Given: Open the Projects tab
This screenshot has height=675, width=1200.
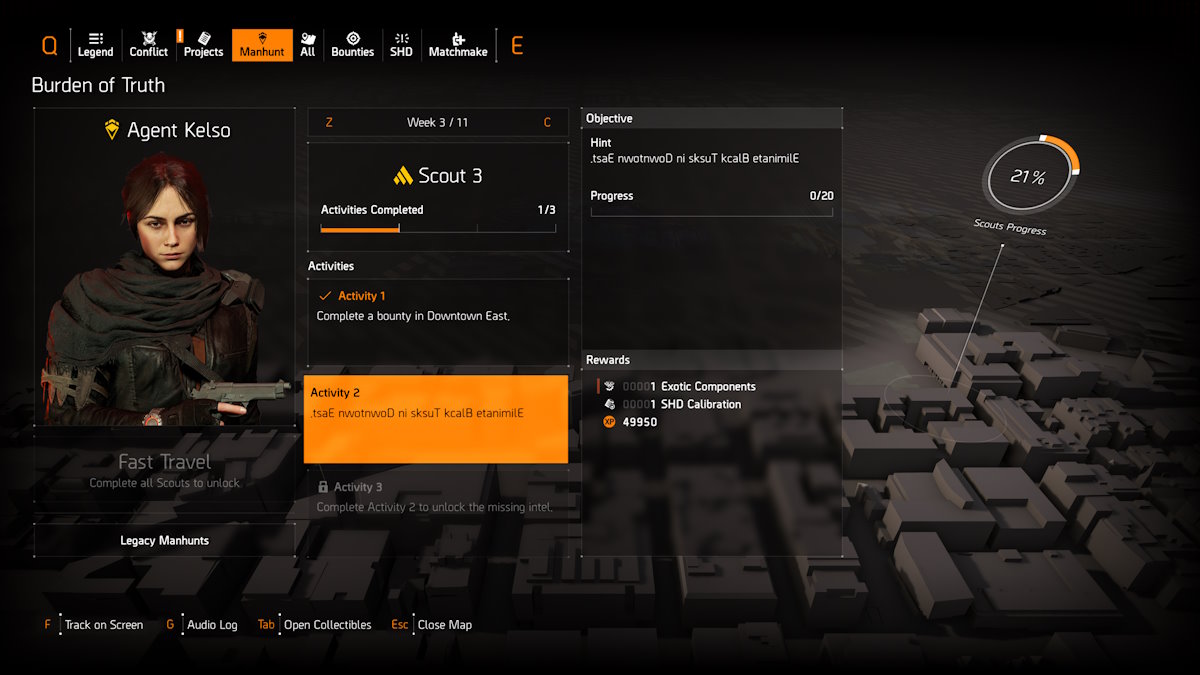Looking at the screenshot, I should click(203, 45).
